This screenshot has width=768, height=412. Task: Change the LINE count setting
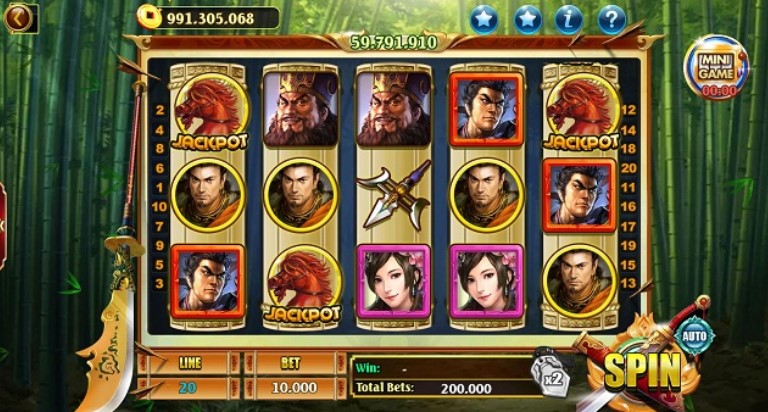coord(188,387)
